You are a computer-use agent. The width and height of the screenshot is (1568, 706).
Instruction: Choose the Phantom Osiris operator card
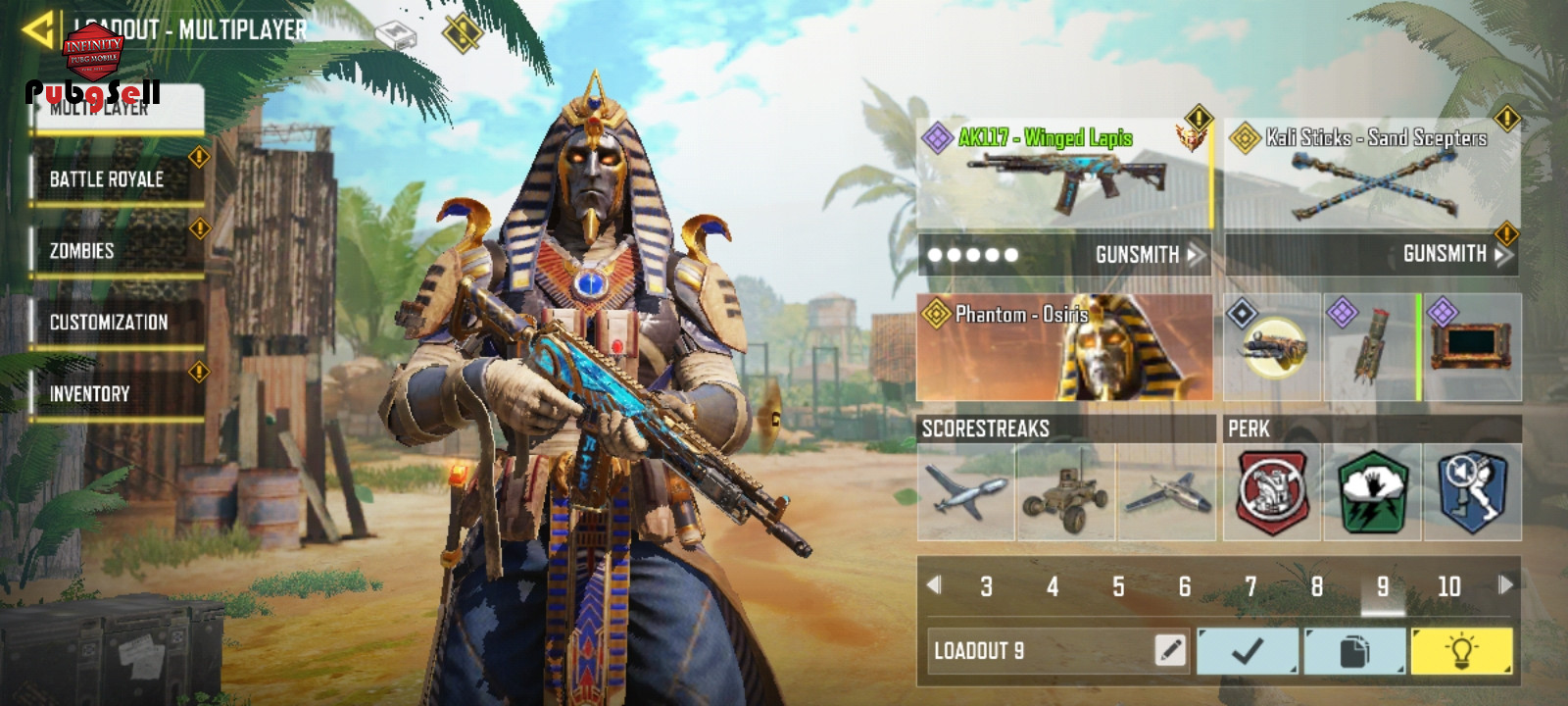tap(1064, 347)
